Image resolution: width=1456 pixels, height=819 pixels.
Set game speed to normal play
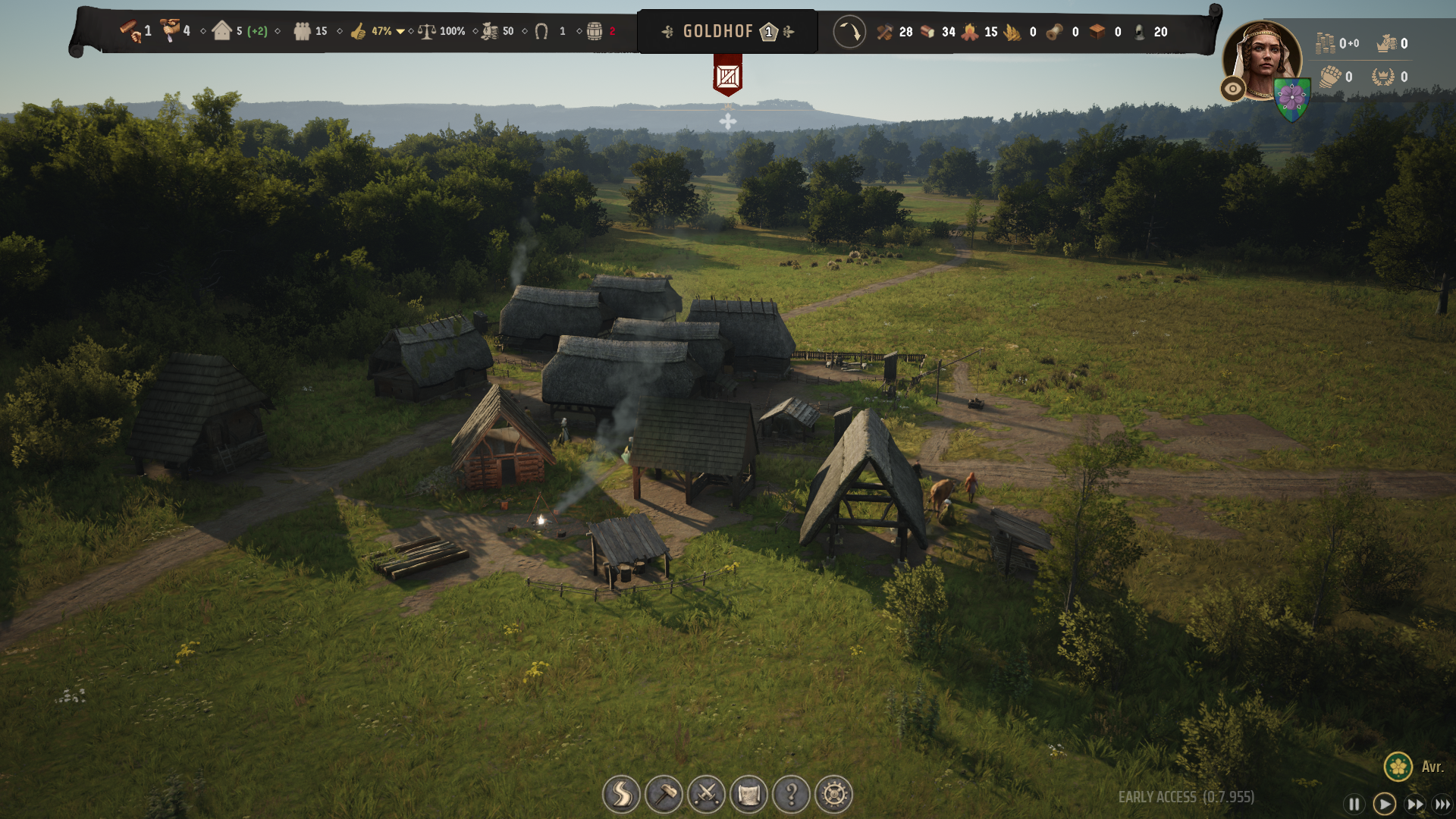click(1384, 804)
